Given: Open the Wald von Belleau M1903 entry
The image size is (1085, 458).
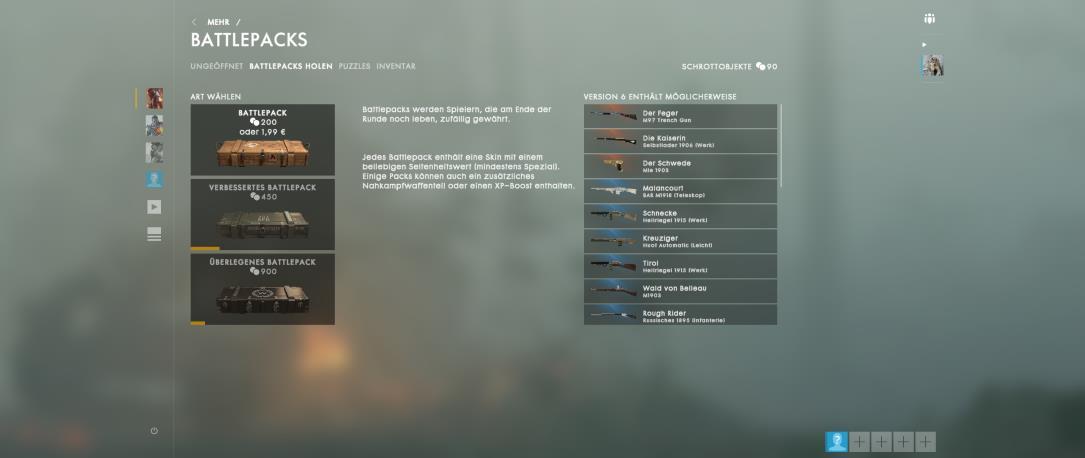Looking at the screenshot, I should [x=680, y=291].
